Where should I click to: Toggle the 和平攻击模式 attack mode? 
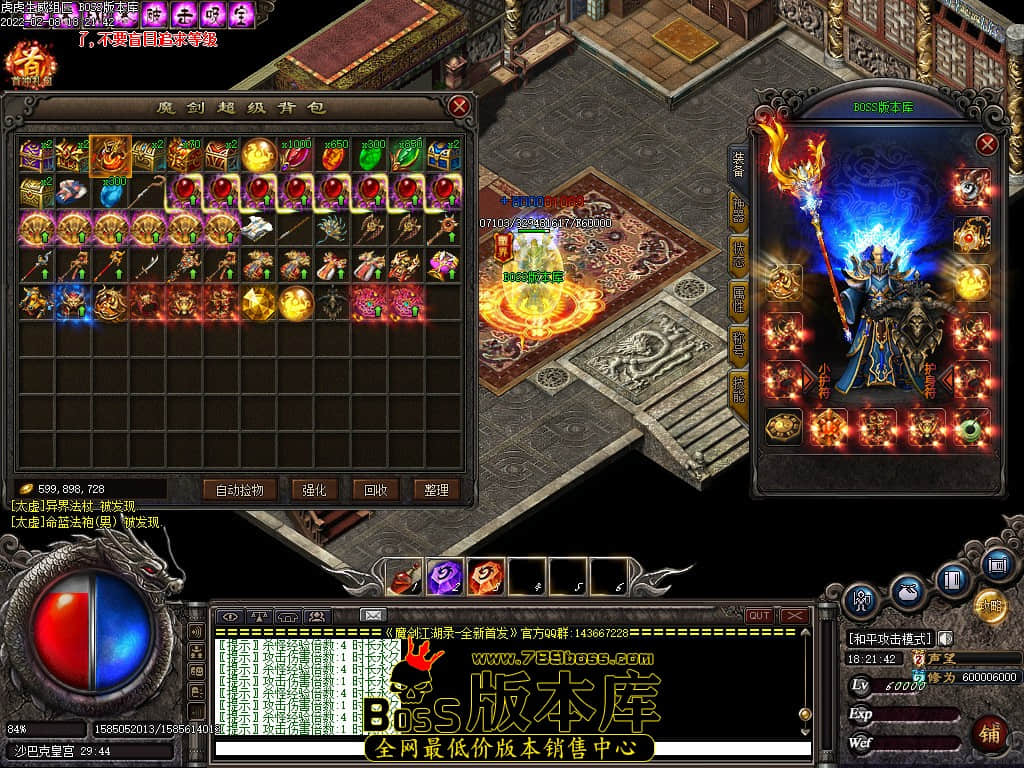(x=890, y=638)
